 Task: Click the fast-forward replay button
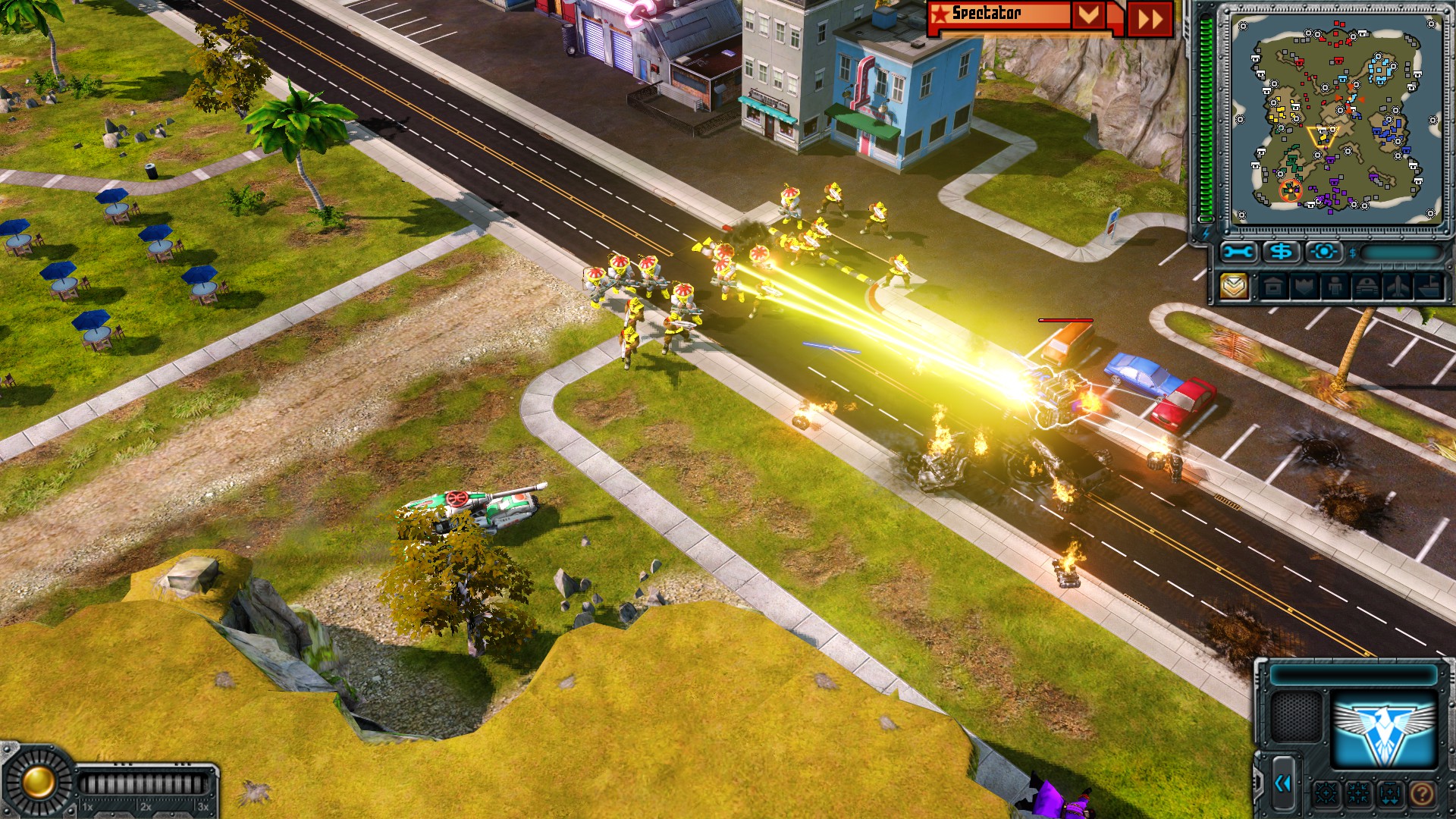click(x=1150, y=19)
